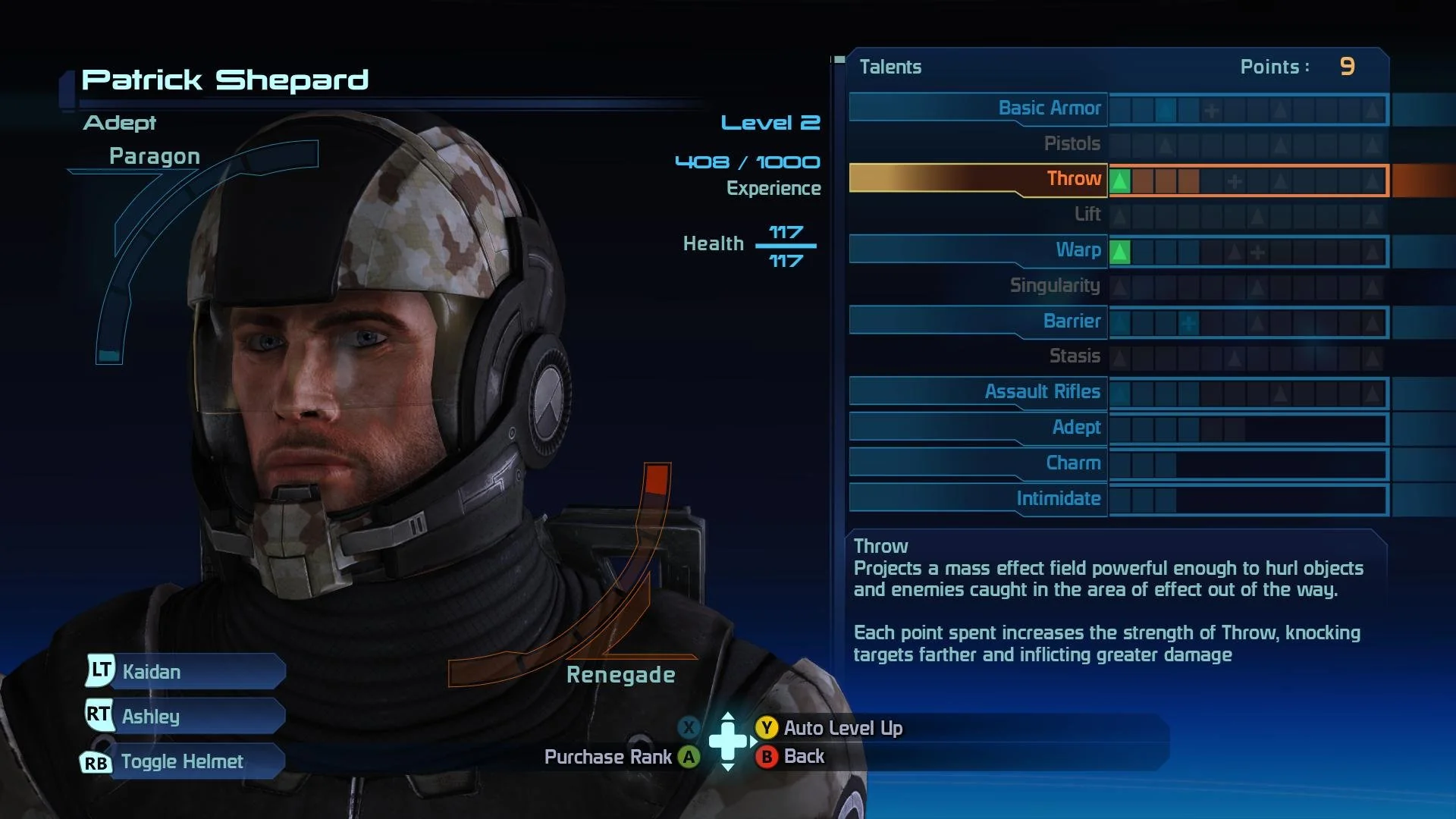Select the Warp talent row
1456x819 pixels.
point(1078,250)
